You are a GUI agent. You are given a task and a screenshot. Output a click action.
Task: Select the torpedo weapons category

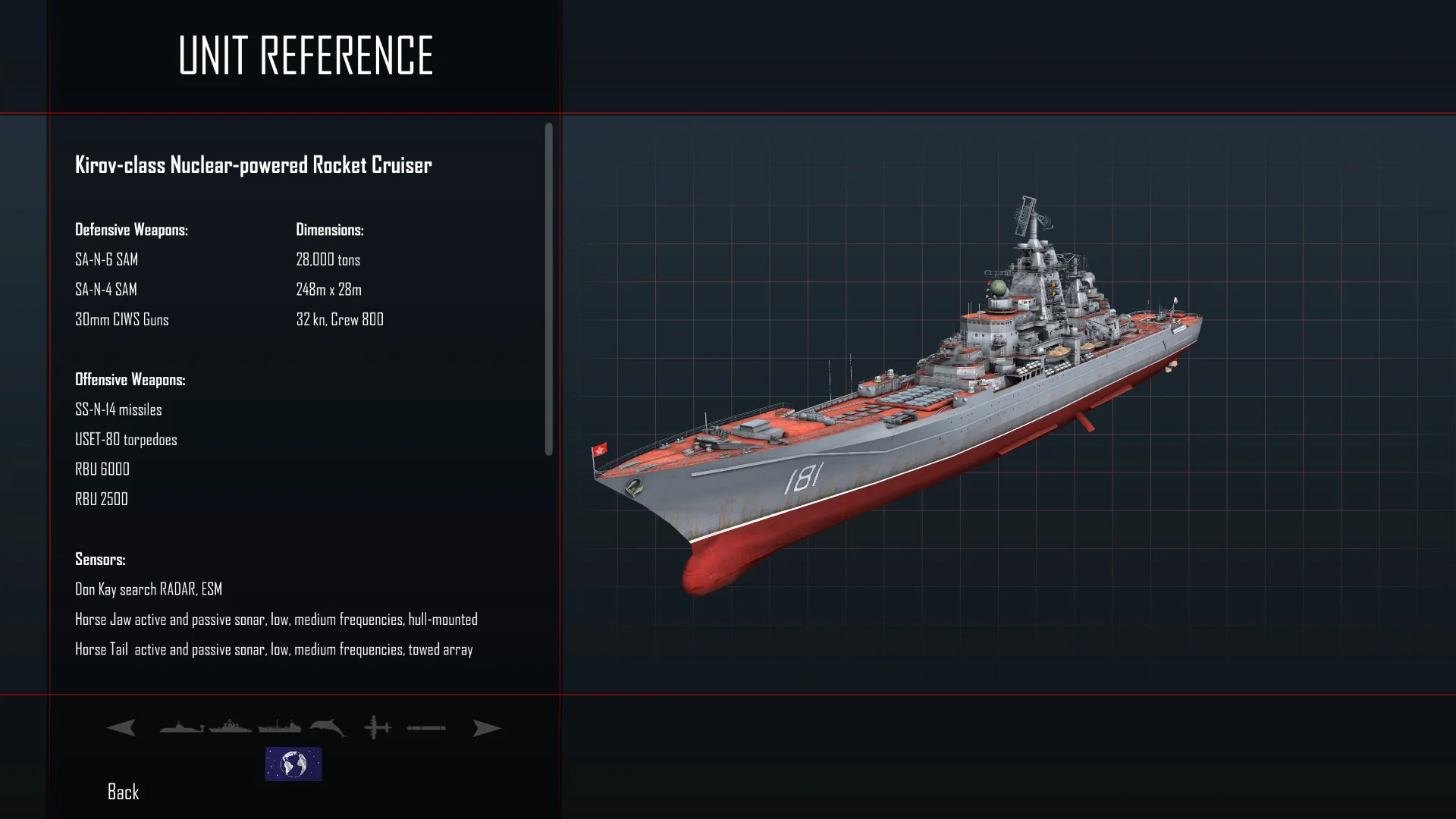click(426, 728)
